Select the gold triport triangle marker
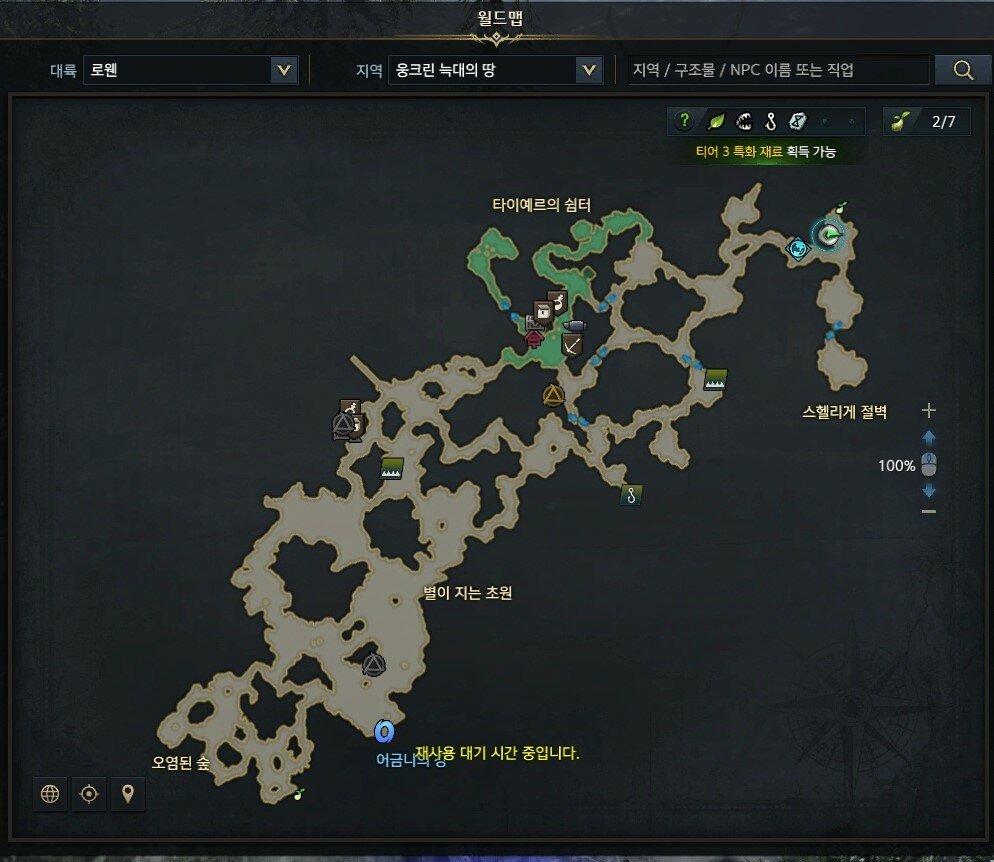 click(553, 395)
